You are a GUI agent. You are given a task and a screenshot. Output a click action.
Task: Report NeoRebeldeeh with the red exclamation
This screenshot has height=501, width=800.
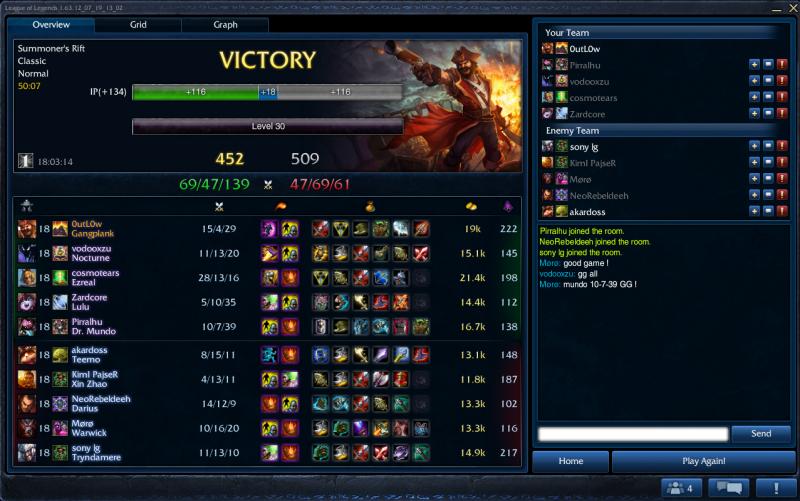click(782, 195)
